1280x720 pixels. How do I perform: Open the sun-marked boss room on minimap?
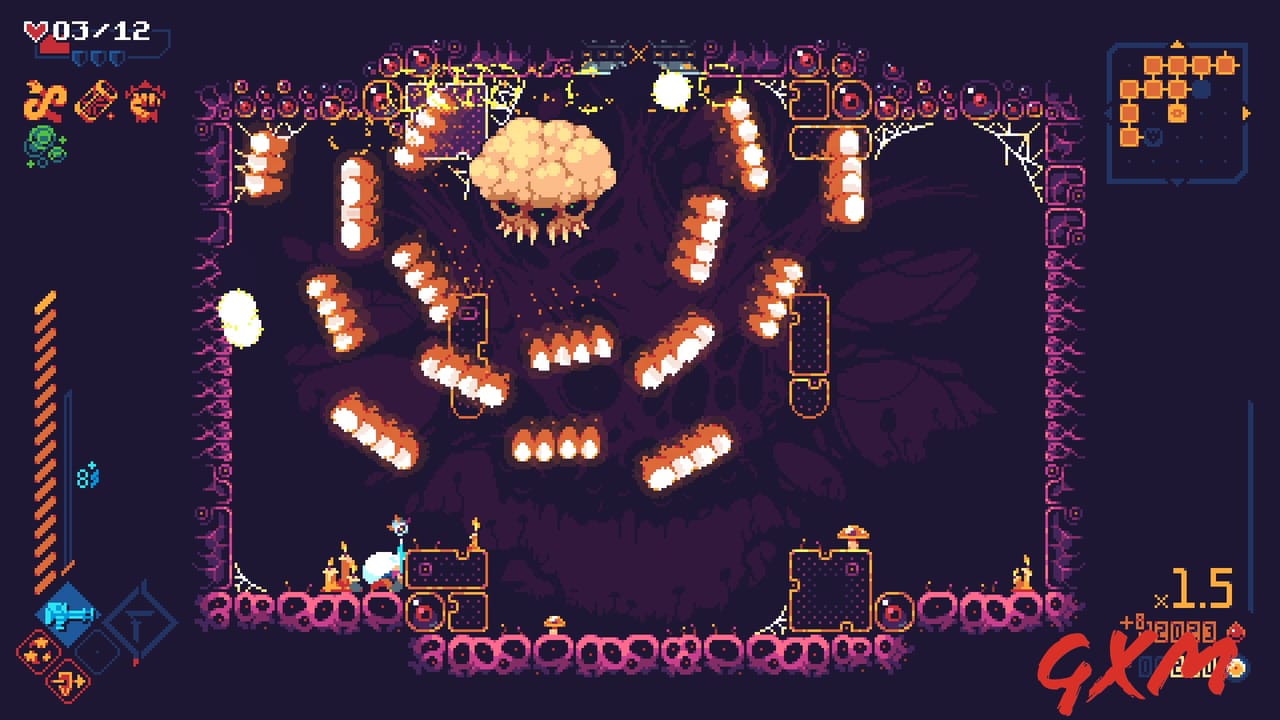pos(1177,114)
